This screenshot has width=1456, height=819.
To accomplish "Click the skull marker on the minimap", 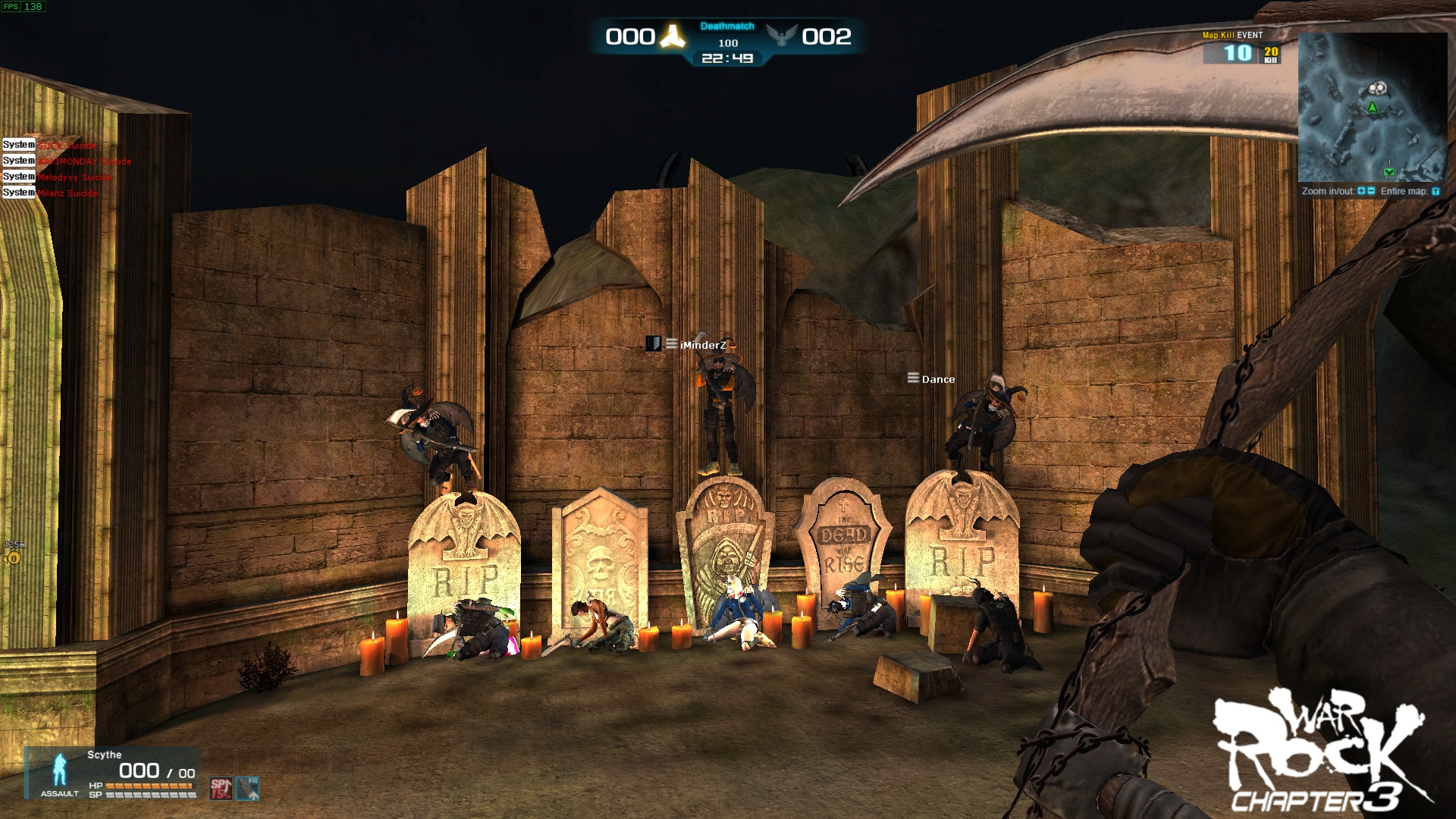I will (x=1377, y=89).
